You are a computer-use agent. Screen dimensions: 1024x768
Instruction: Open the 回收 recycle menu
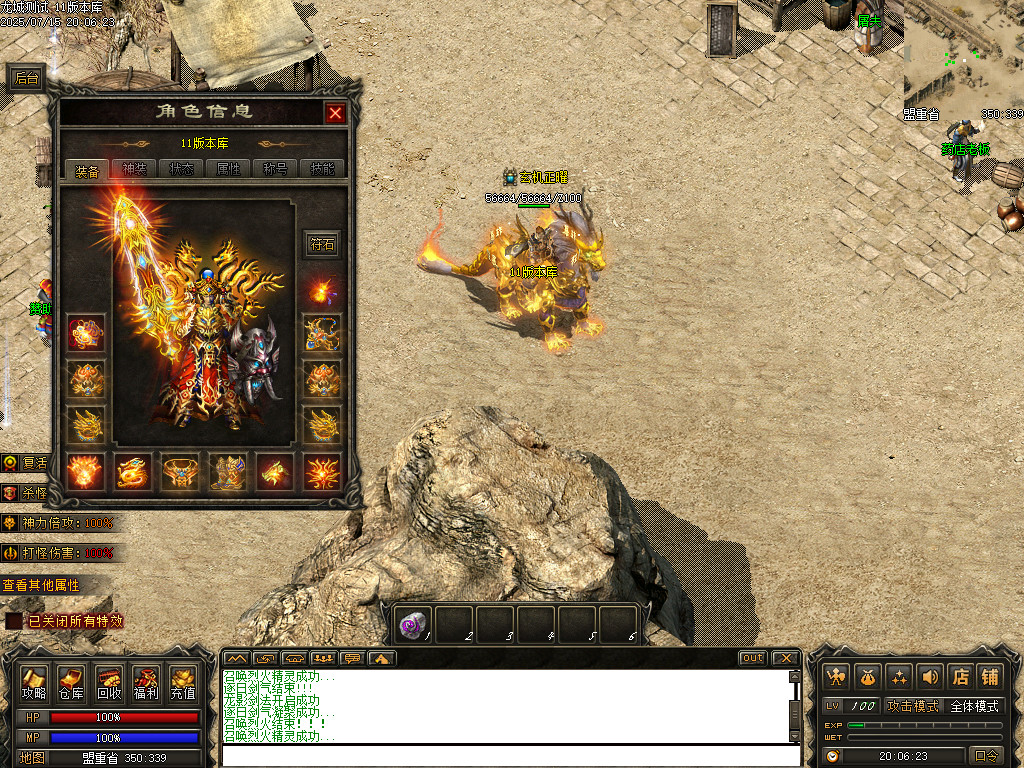pyautogui.click(x=108, y=683)
